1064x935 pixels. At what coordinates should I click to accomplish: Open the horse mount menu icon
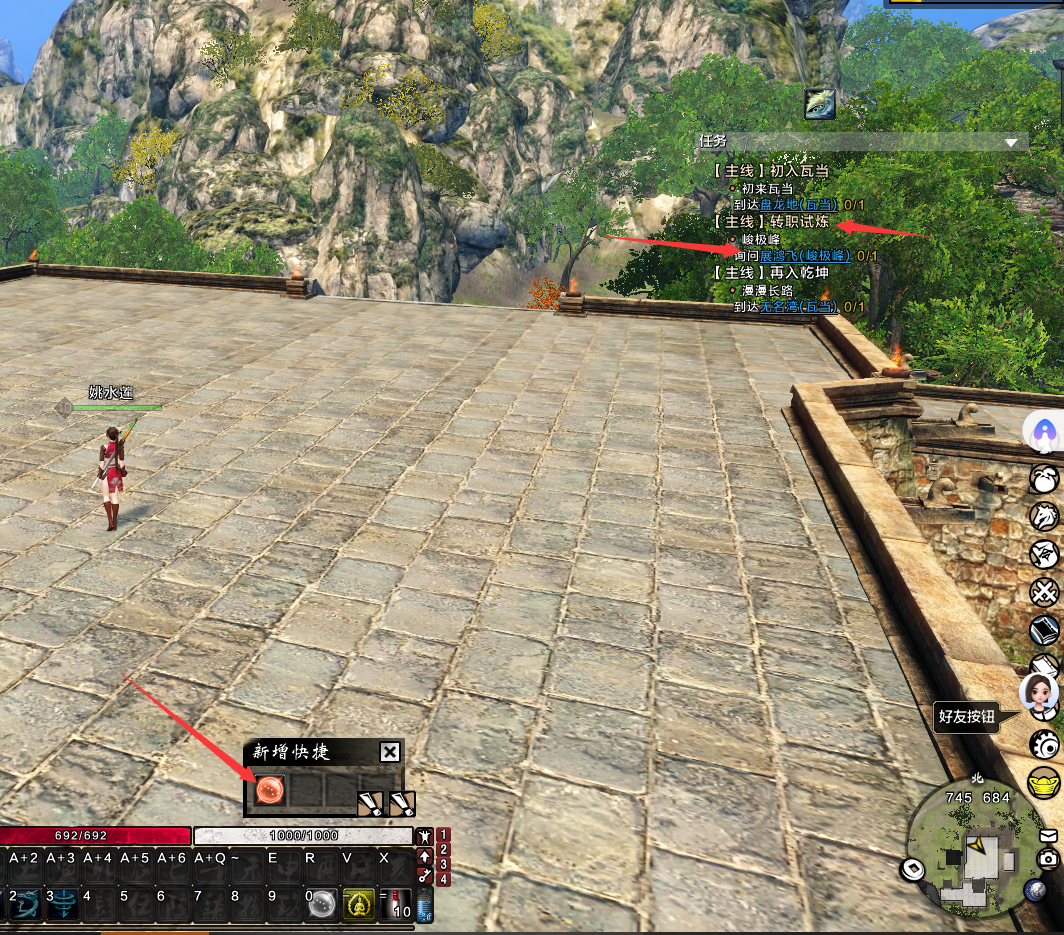(1044, 516)
